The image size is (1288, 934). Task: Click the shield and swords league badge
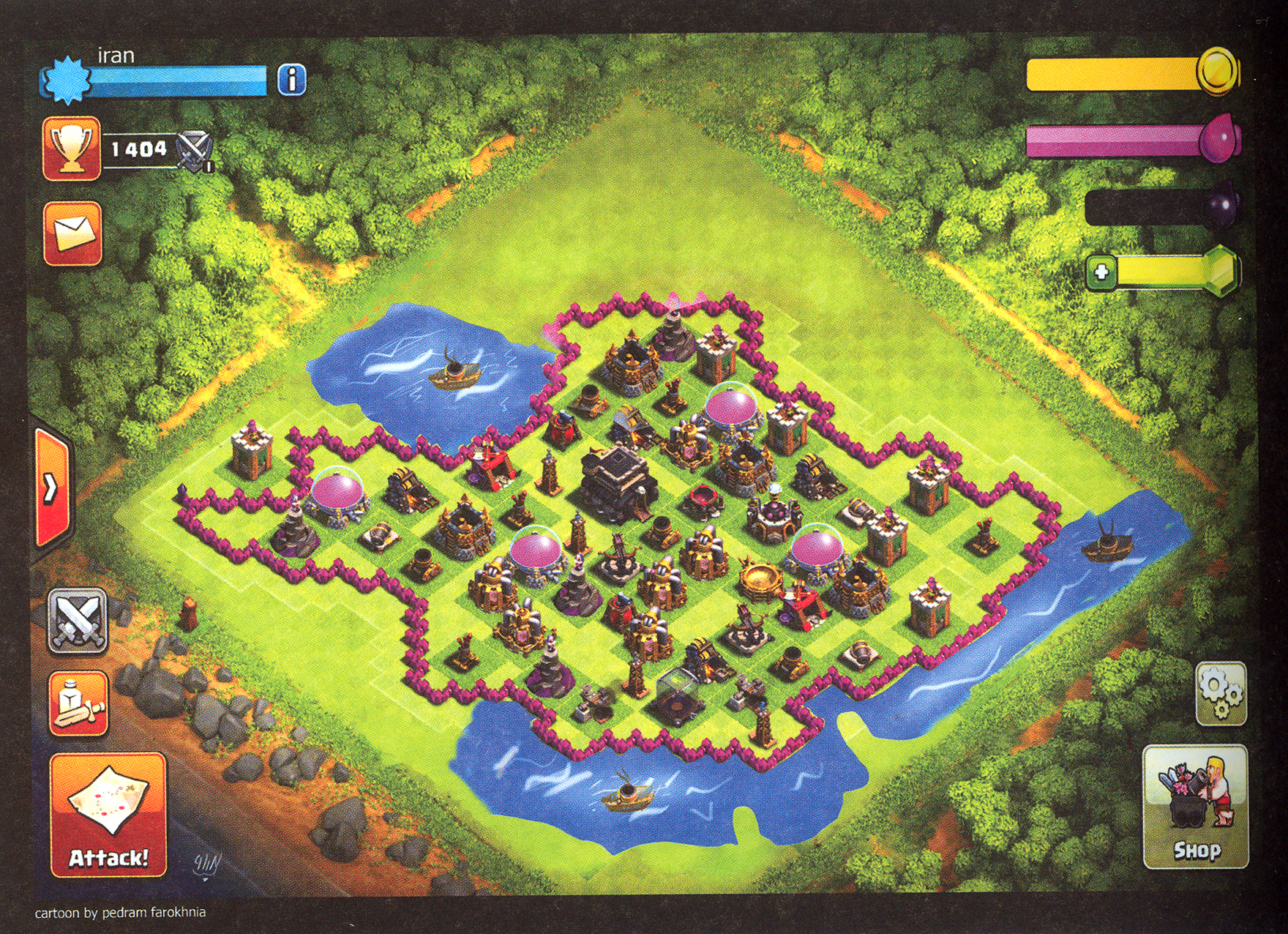tap(195, 152)
